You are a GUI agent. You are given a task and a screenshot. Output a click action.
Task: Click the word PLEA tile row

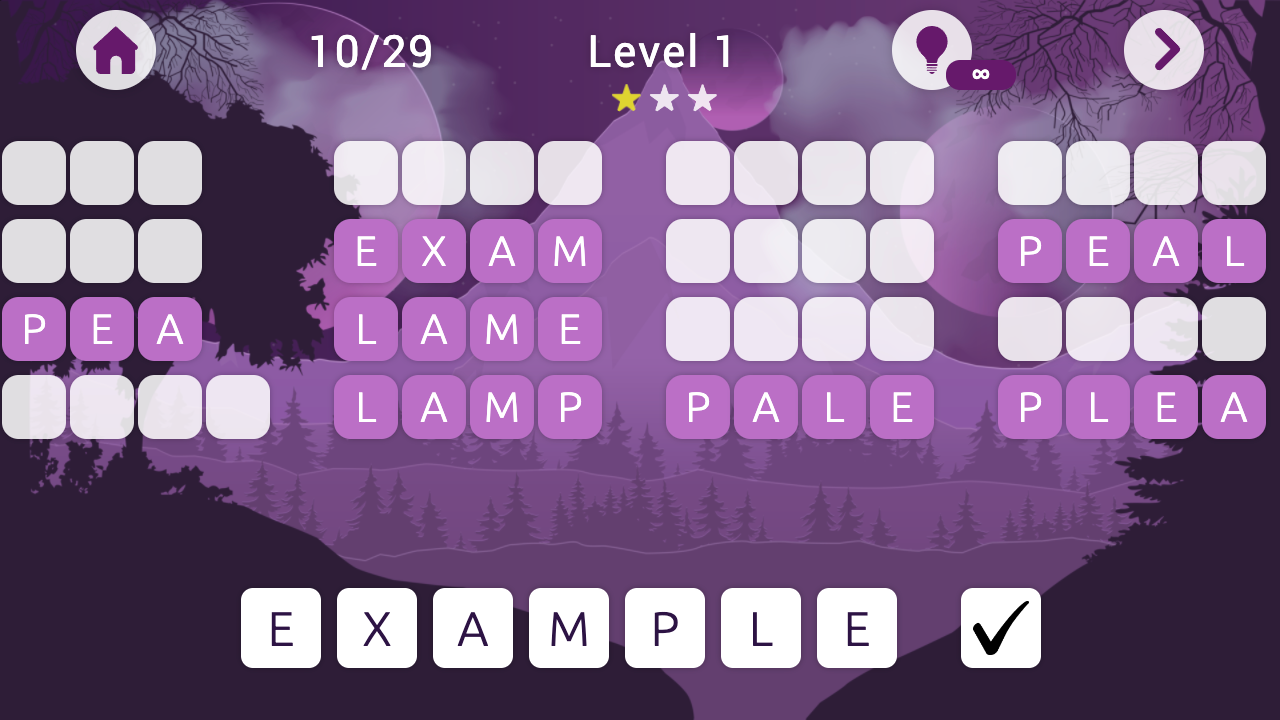click(x=1131, y=407)
